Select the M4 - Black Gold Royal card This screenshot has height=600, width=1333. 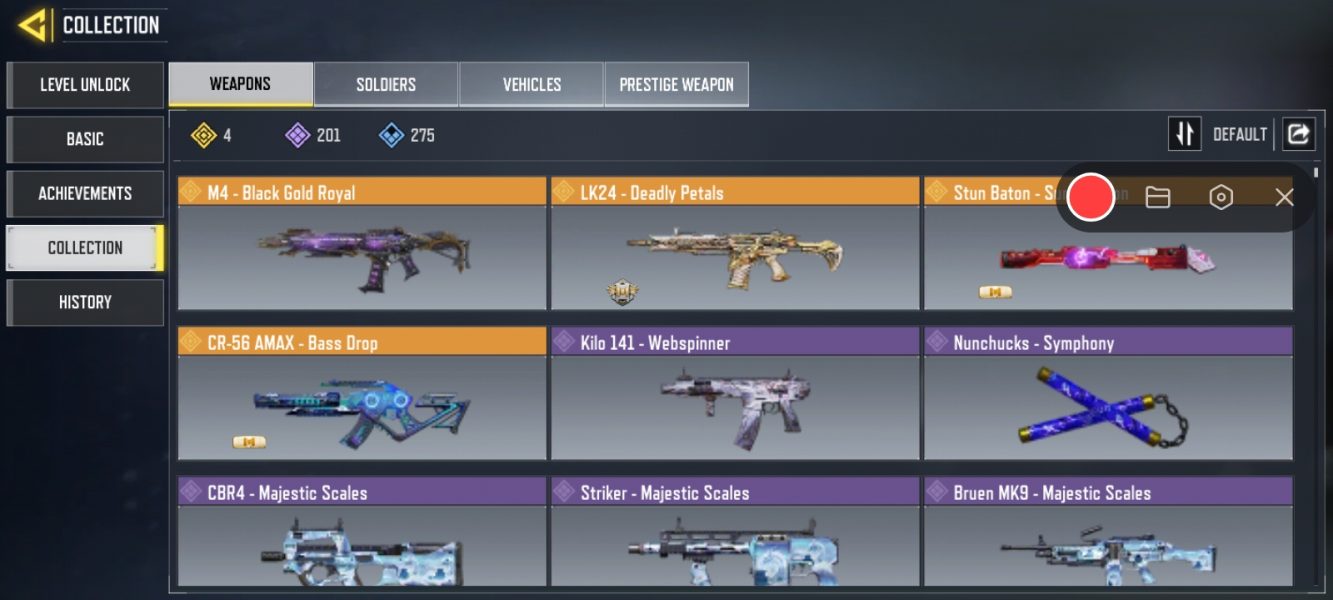pos(362,245)
